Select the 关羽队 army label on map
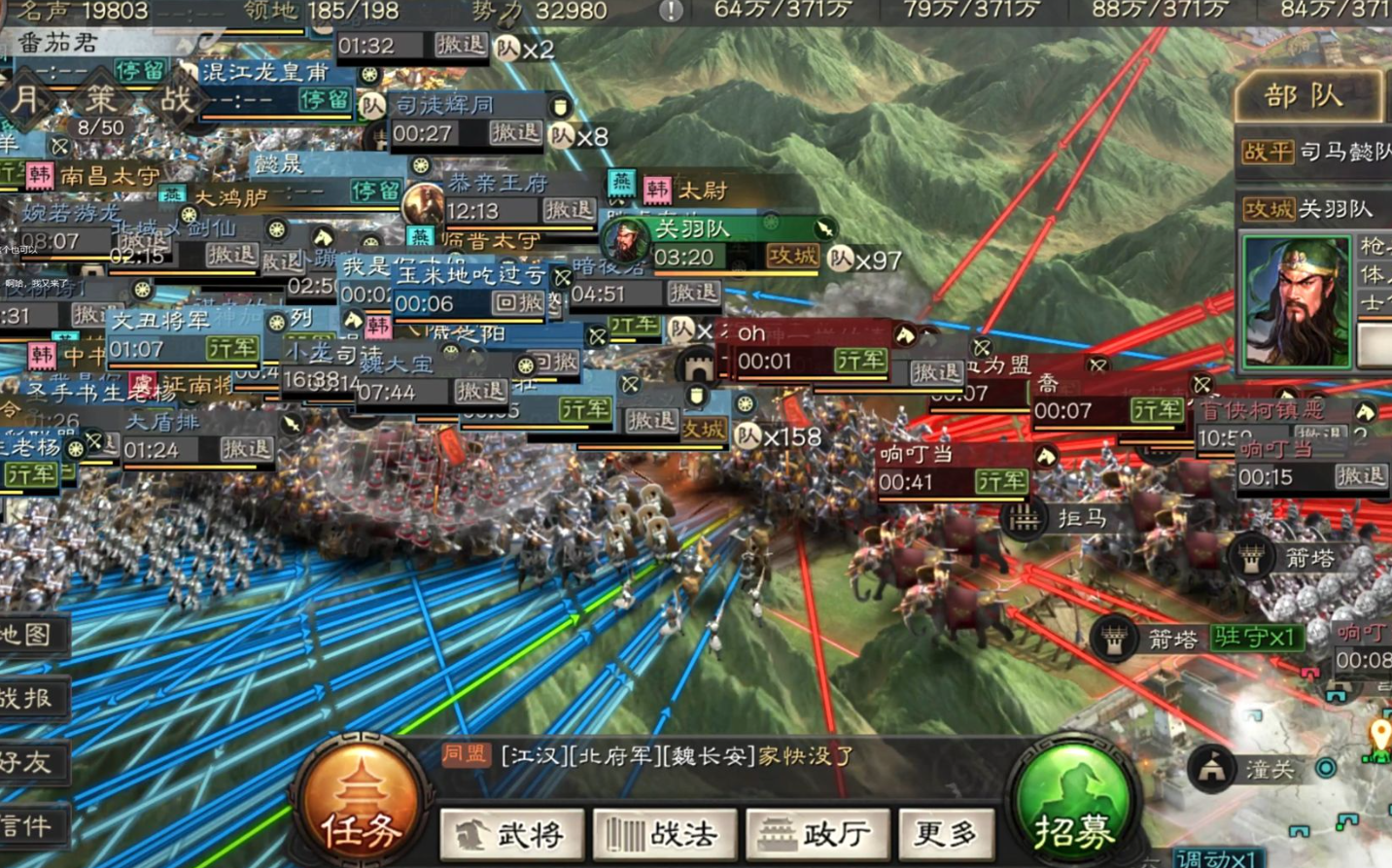Screen dimensions: 1392x868 692,229
